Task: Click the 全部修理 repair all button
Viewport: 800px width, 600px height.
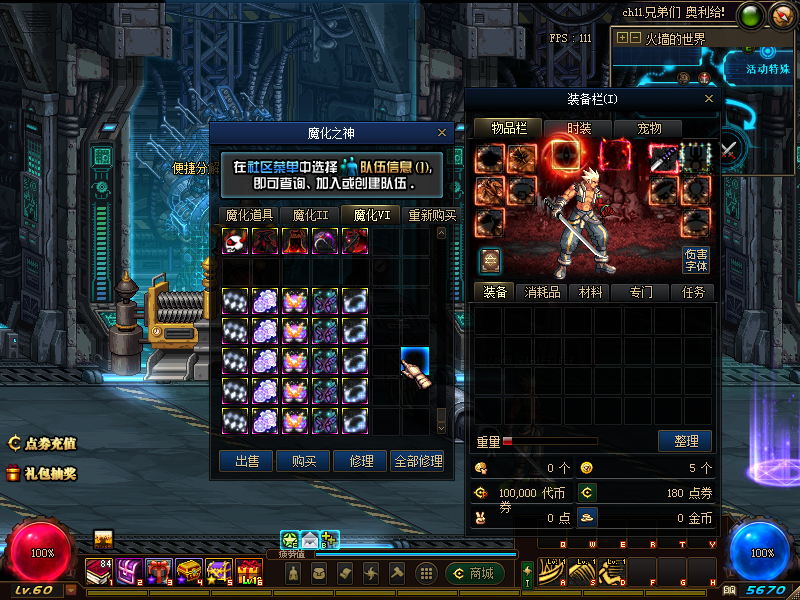Action: [x=418, y=461]
